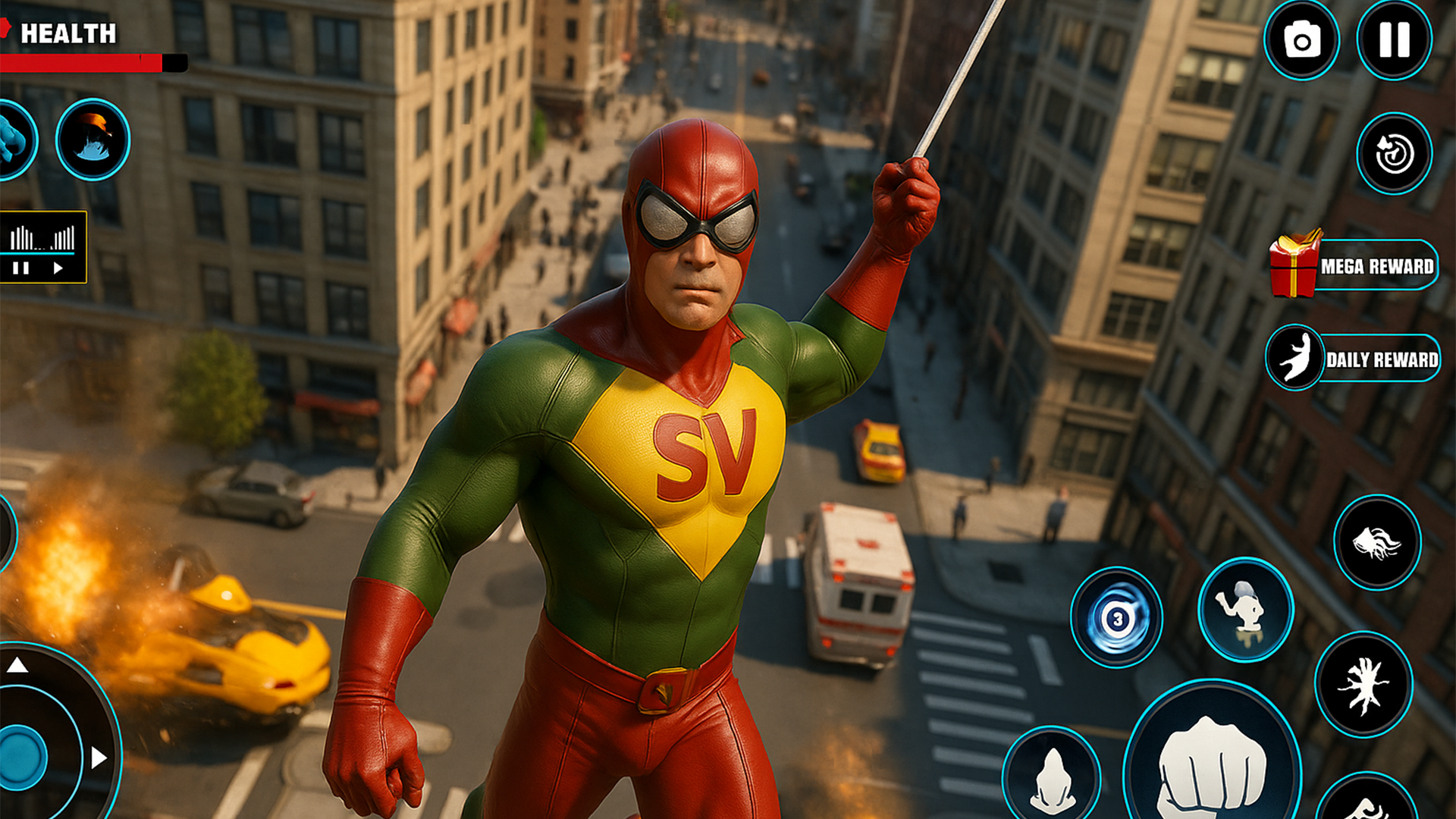Activate the hero pose ability icon

tap(1245, 610)
